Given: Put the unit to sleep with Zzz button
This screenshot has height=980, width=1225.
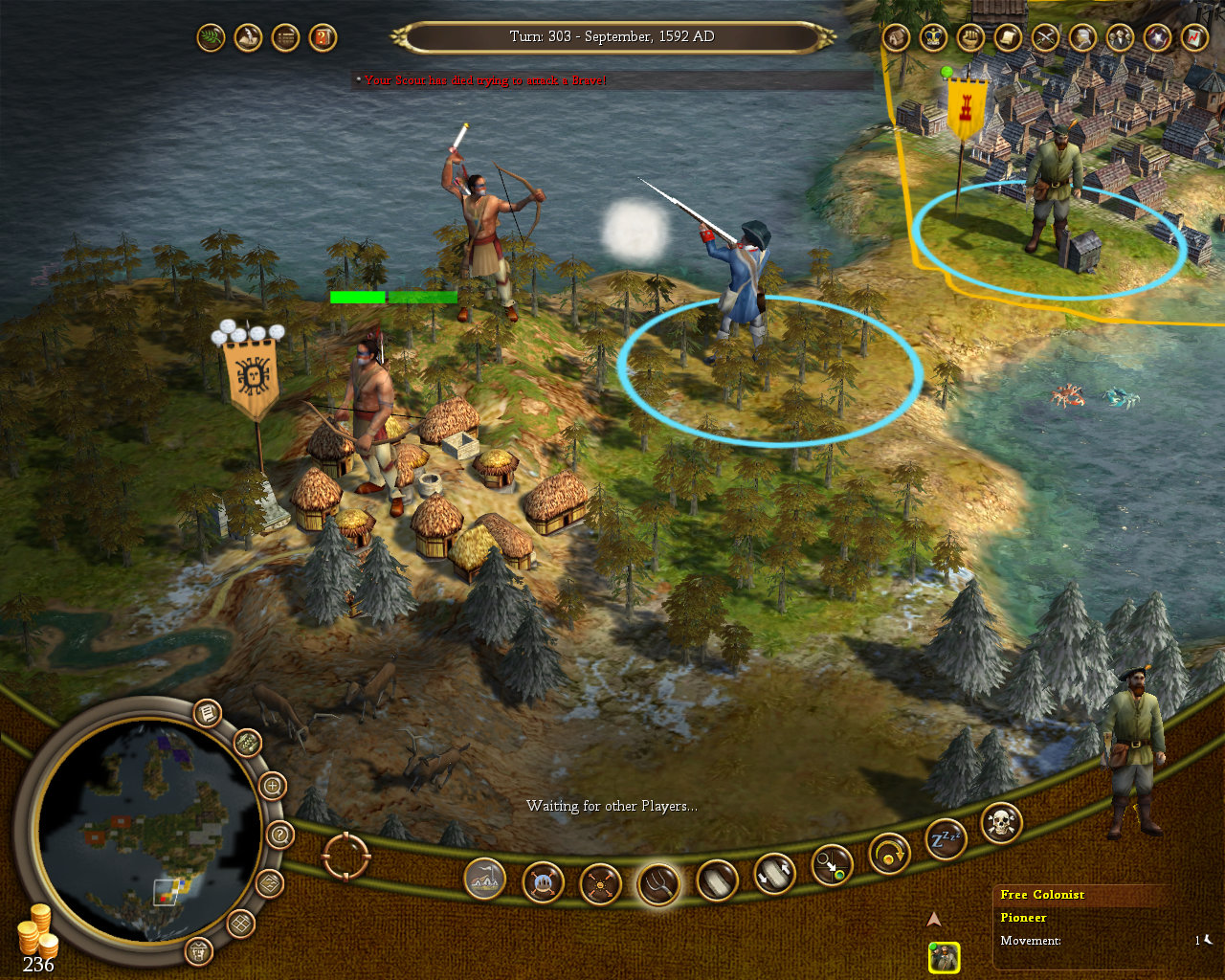Looking at the screenshot, I should coord(946,840).
